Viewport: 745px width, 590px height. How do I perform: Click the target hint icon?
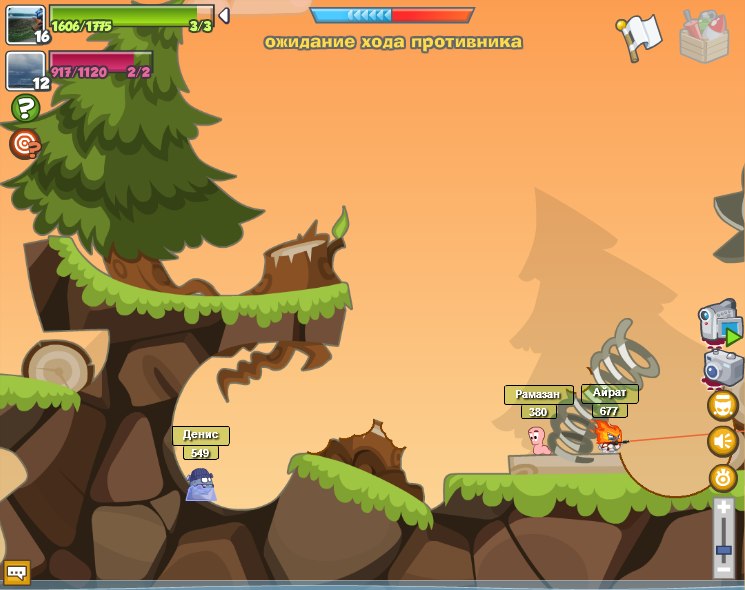25,144
